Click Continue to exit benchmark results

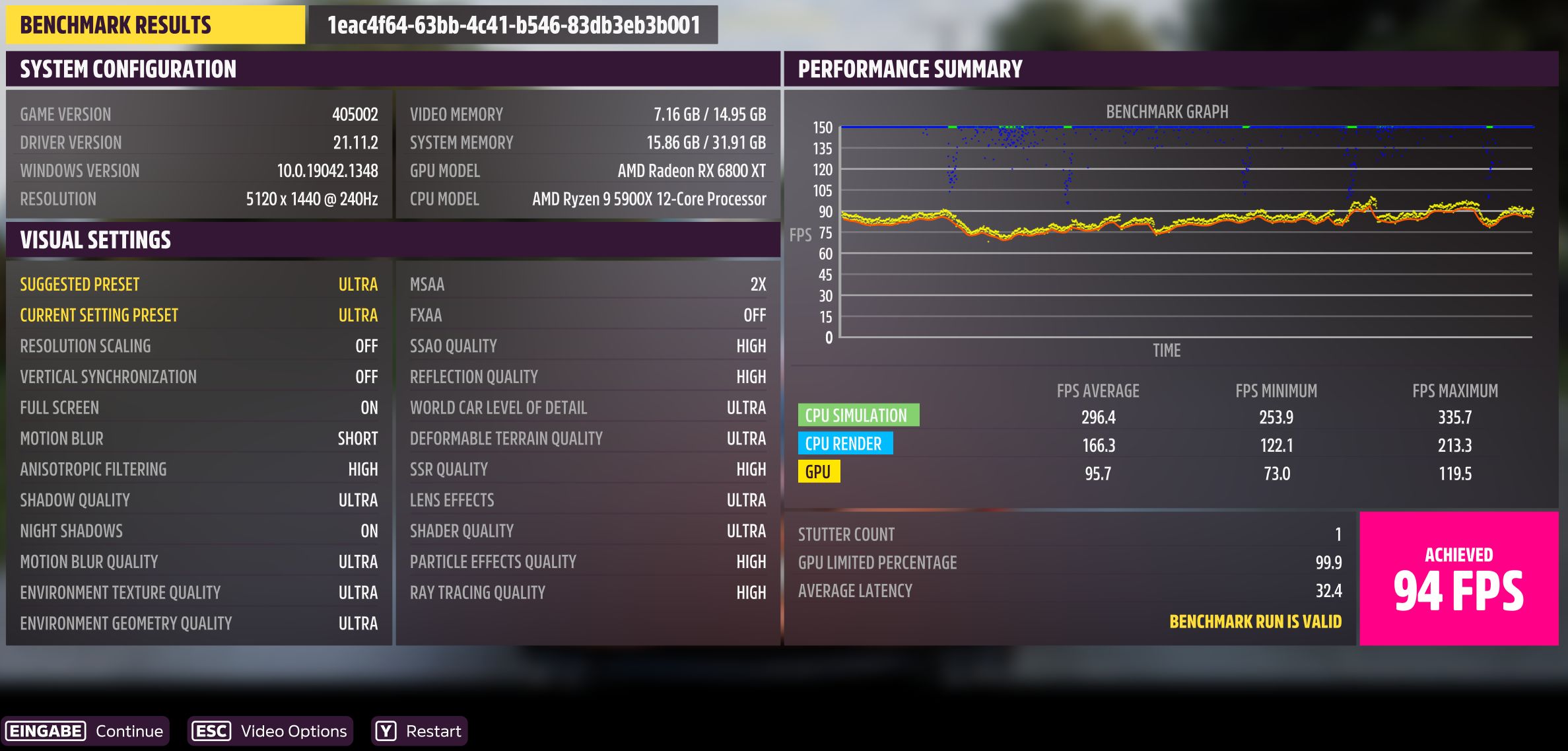tap(129, 731)
